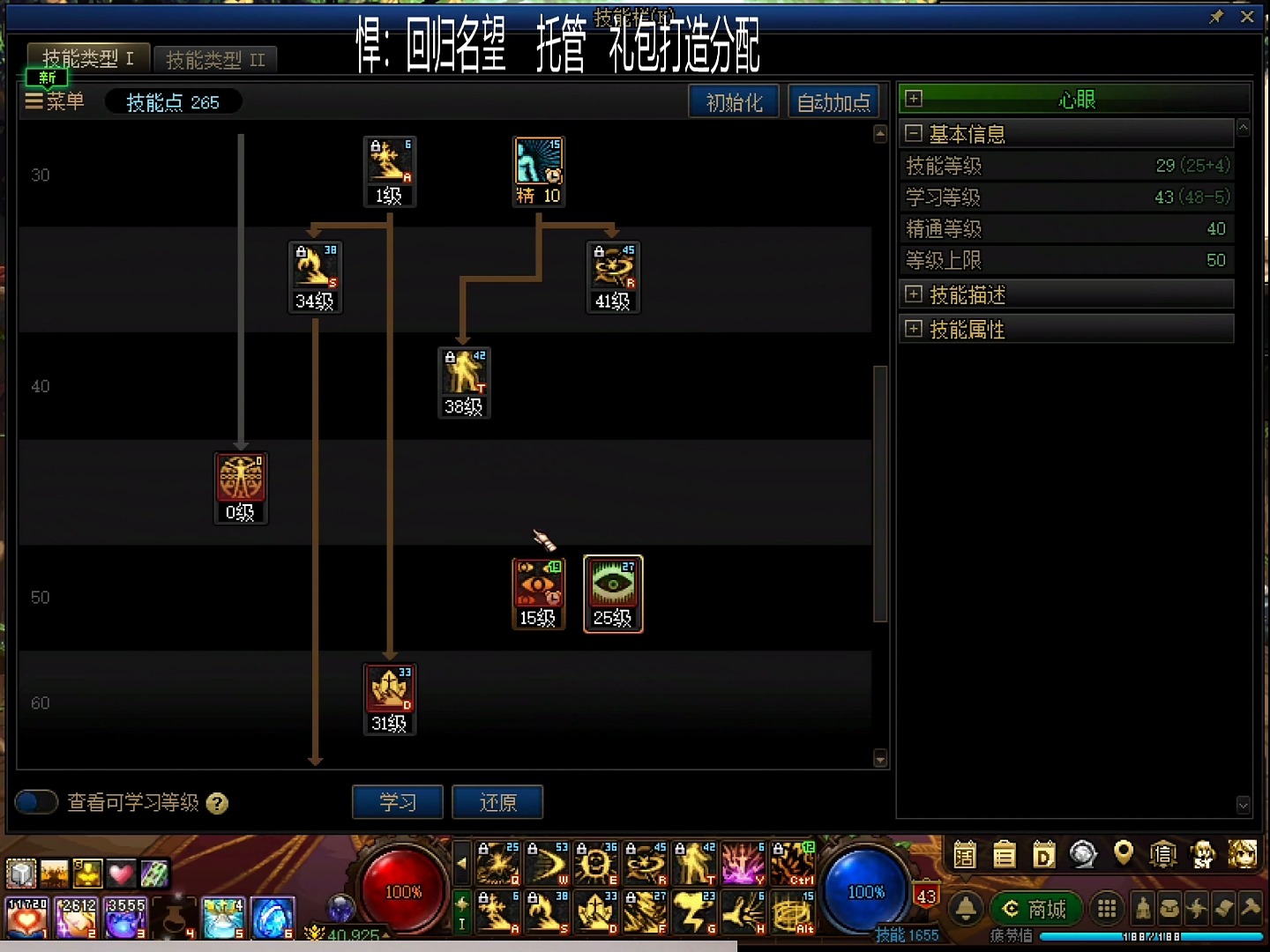This screenshot has width=1270, height=952.
Task: Toggle 查看可学习等级 switch
Action: pos(36,802)
